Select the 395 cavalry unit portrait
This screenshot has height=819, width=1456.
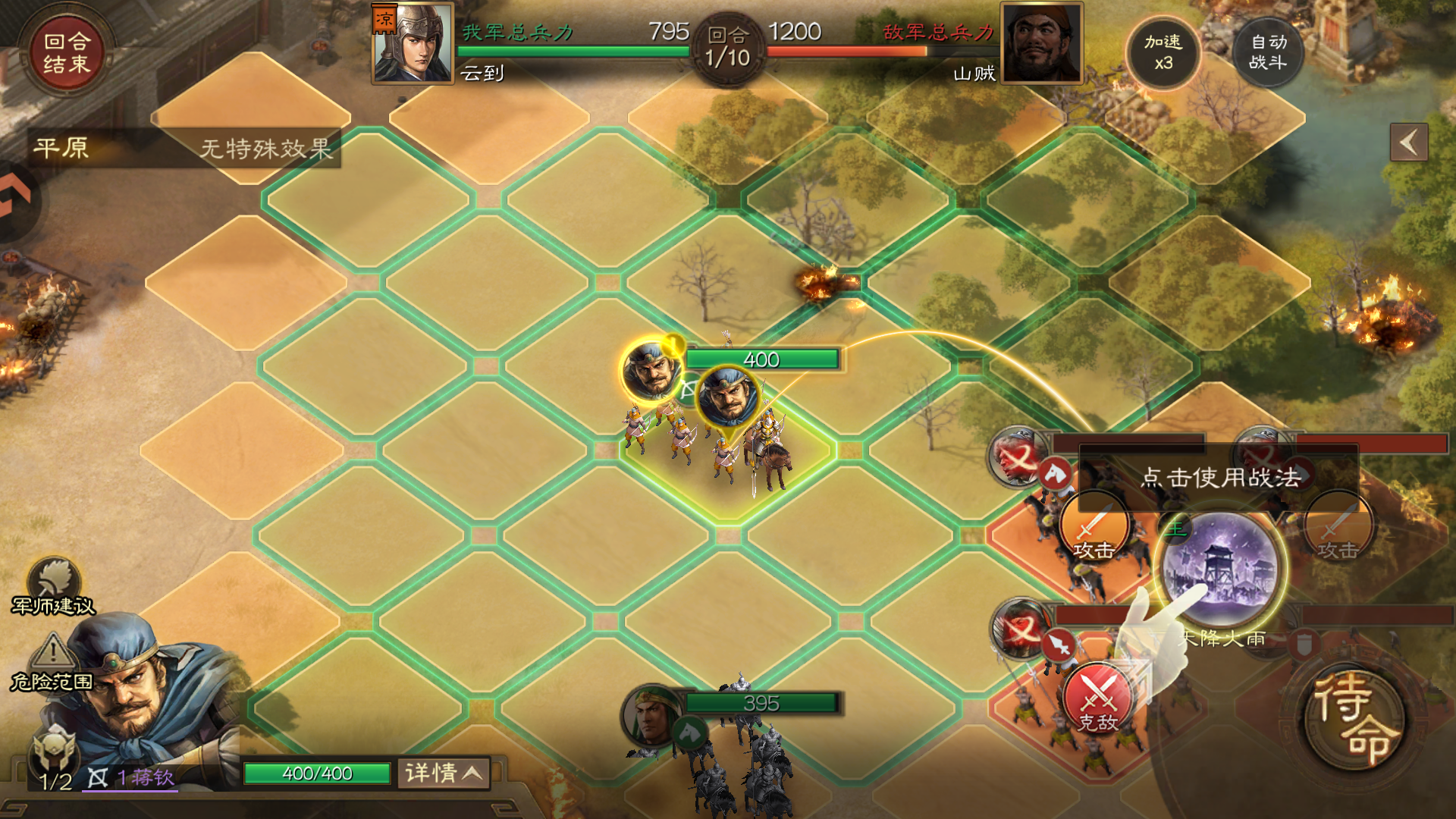[x=651, y=716]
